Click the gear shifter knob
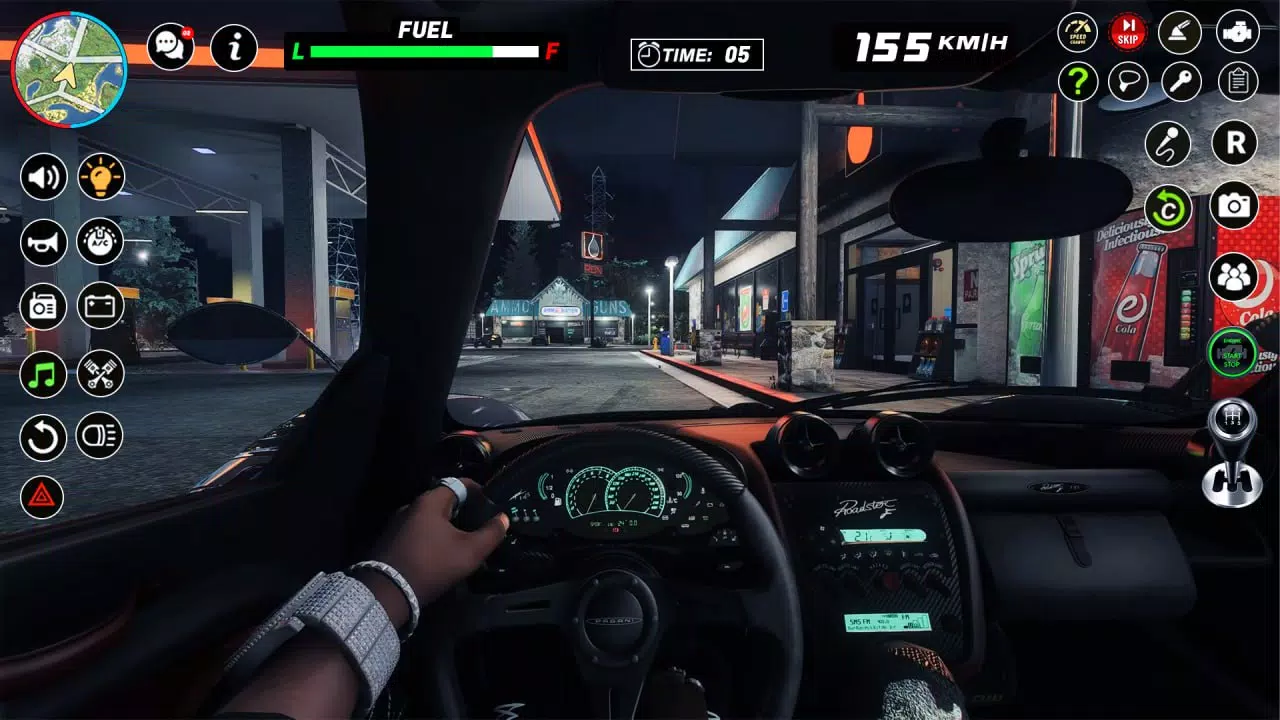 [1231, 453]
